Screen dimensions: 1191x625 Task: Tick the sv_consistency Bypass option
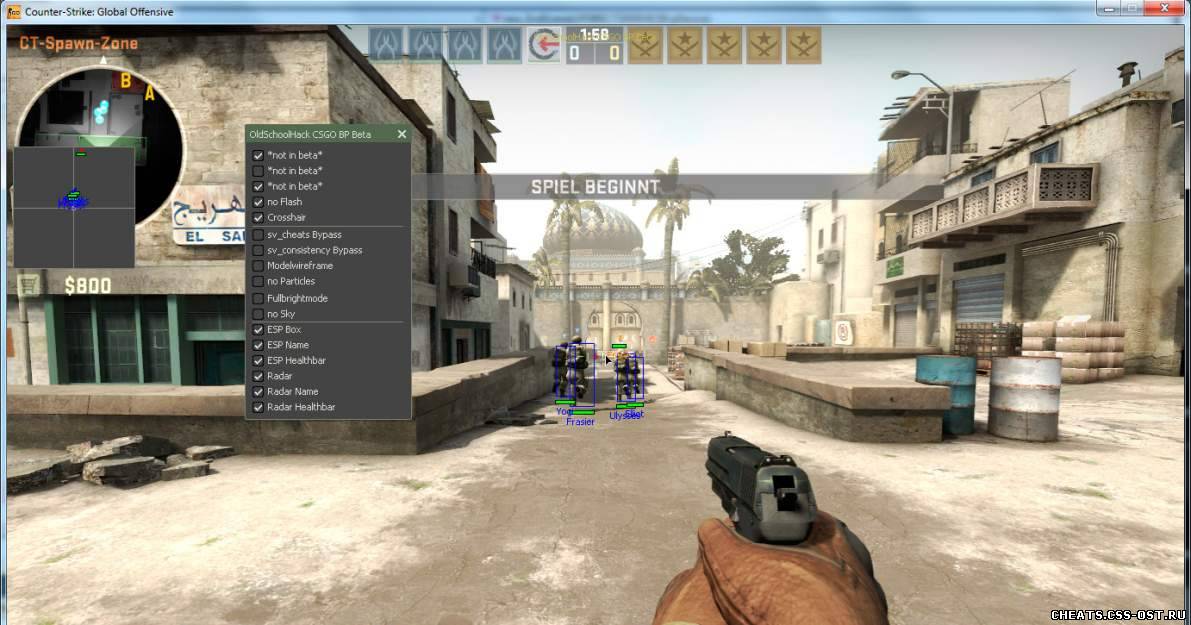[x=258, y=250]
